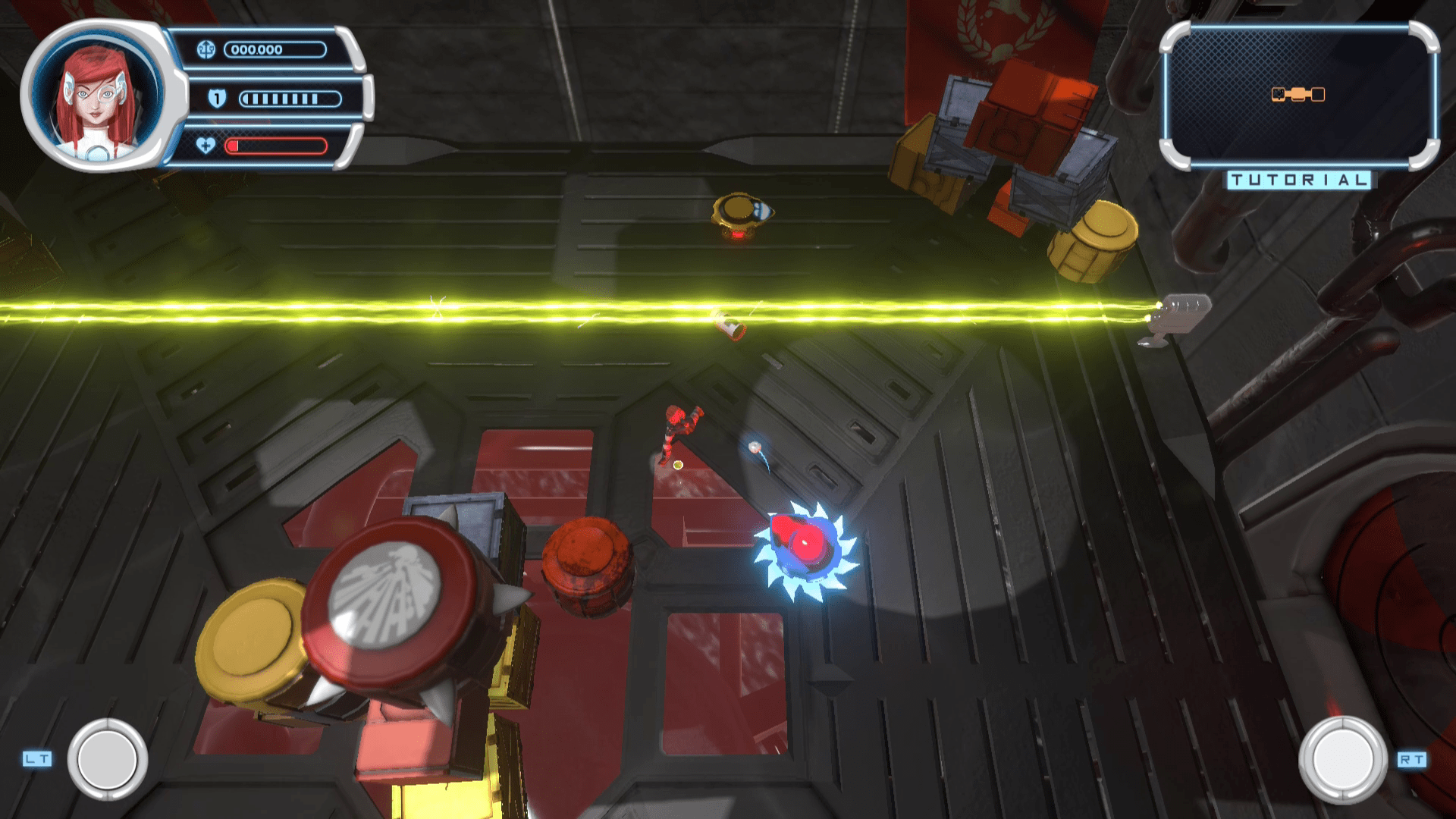The width and height of the screenshot is (1456, 819).
Task: Tap the left virtual joystick circle
Action: click(108, 759)
